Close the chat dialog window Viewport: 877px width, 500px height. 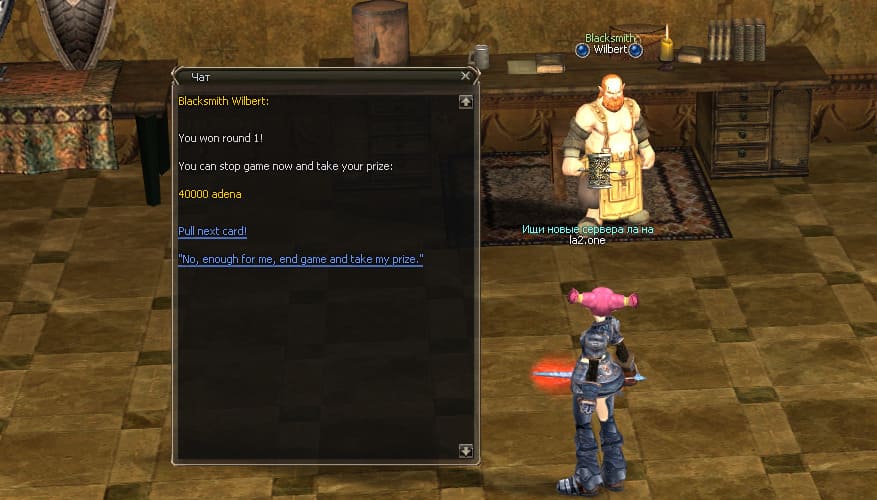click(x=465, y=75)
